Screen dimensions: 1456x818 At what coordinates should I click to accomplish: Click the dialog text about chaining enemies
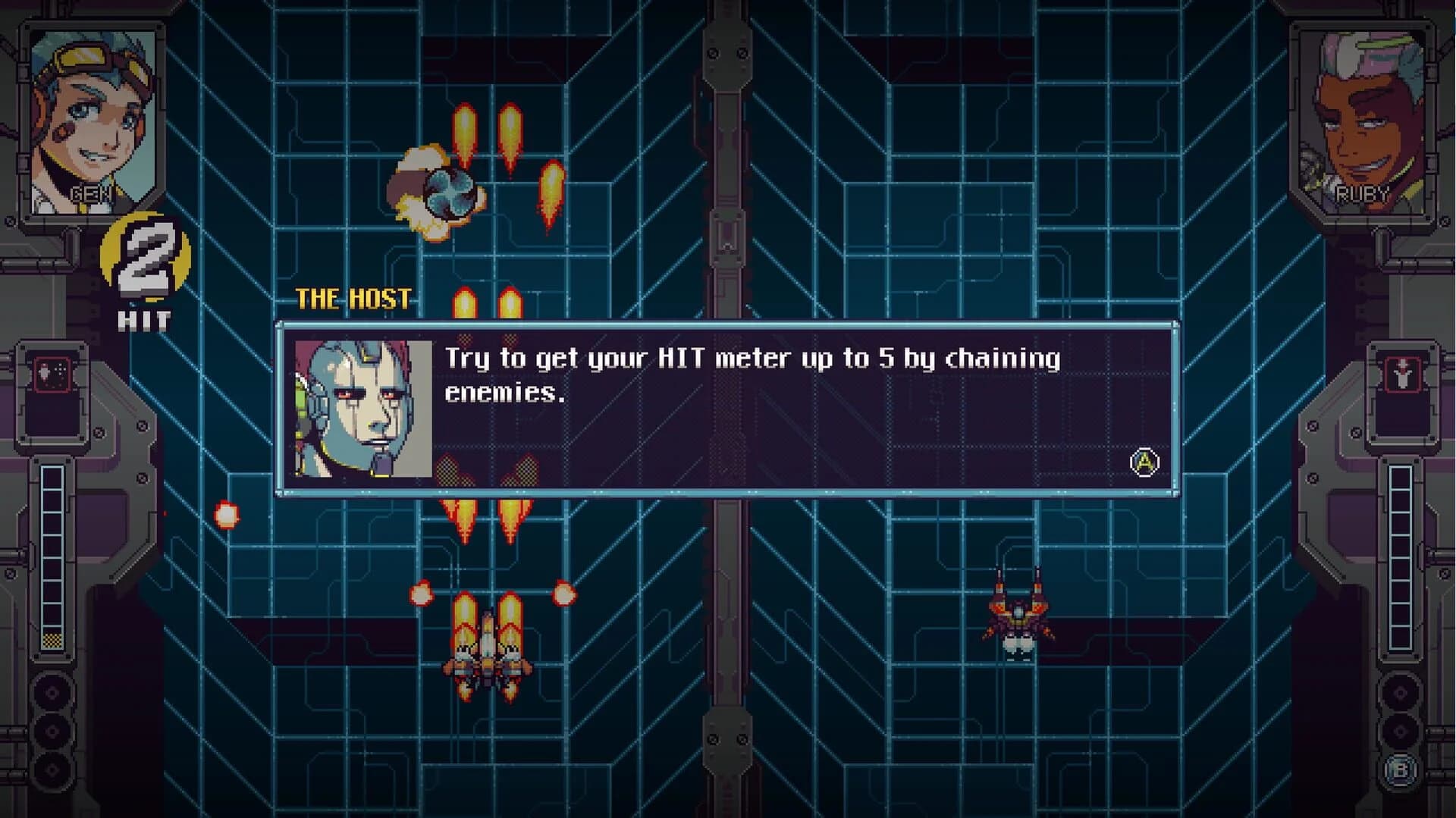click(x=751, y=375)
